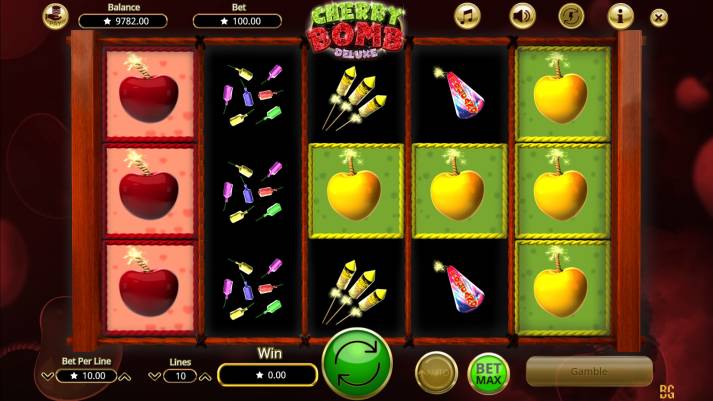Toggle the music note button
This screenshot has width=713, height=401.
tap(468, 15)
